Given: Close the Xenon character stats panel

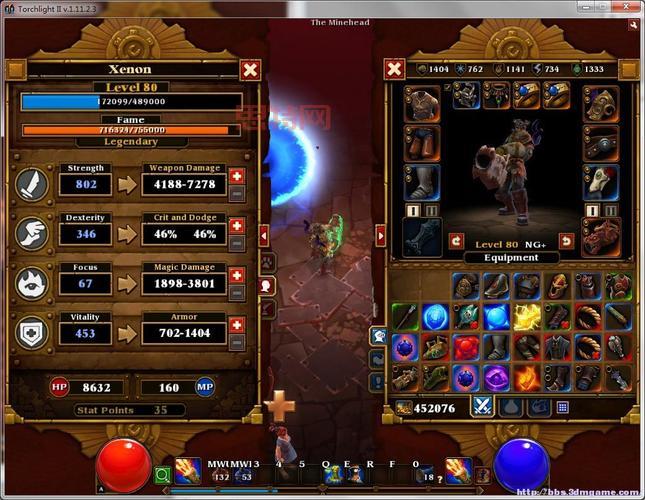Looking at the screenshot, I should [250, 70].
